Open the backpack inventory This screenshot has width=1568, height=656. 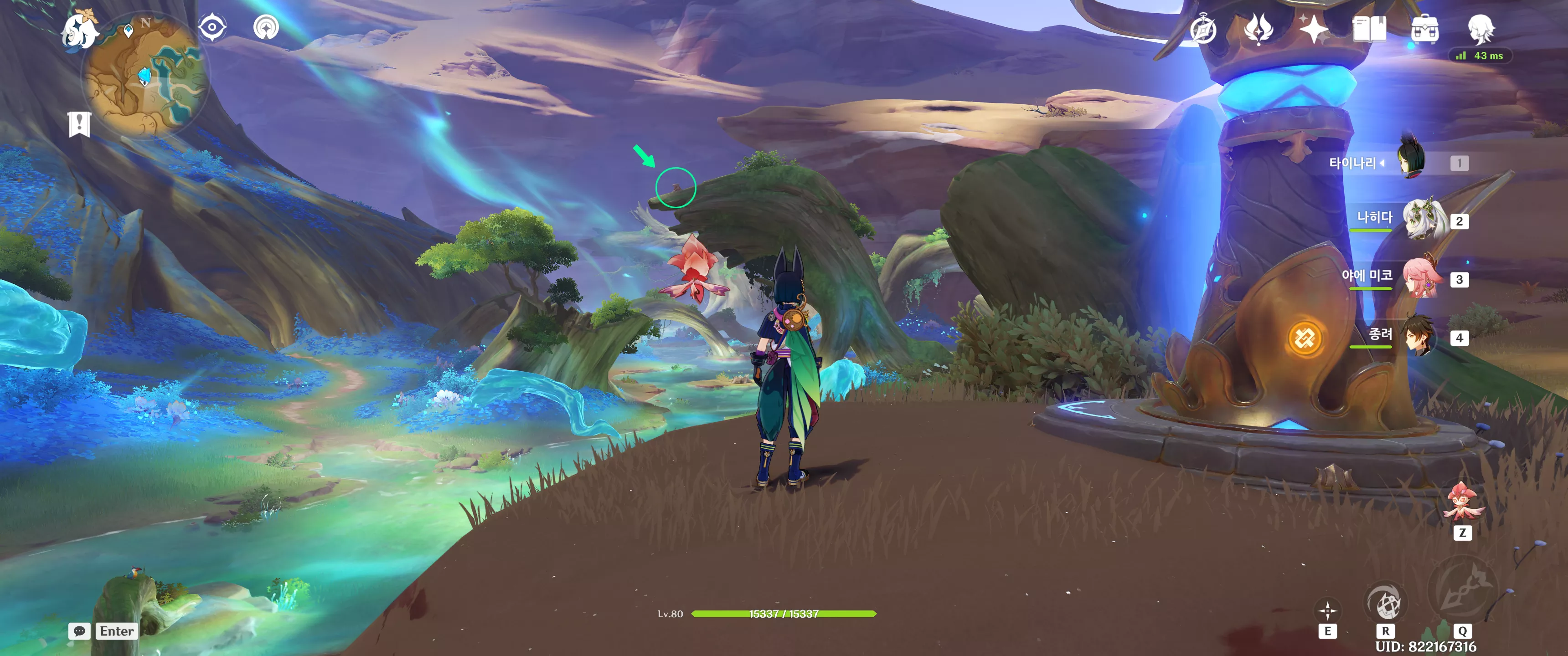tap(1424, 29)
